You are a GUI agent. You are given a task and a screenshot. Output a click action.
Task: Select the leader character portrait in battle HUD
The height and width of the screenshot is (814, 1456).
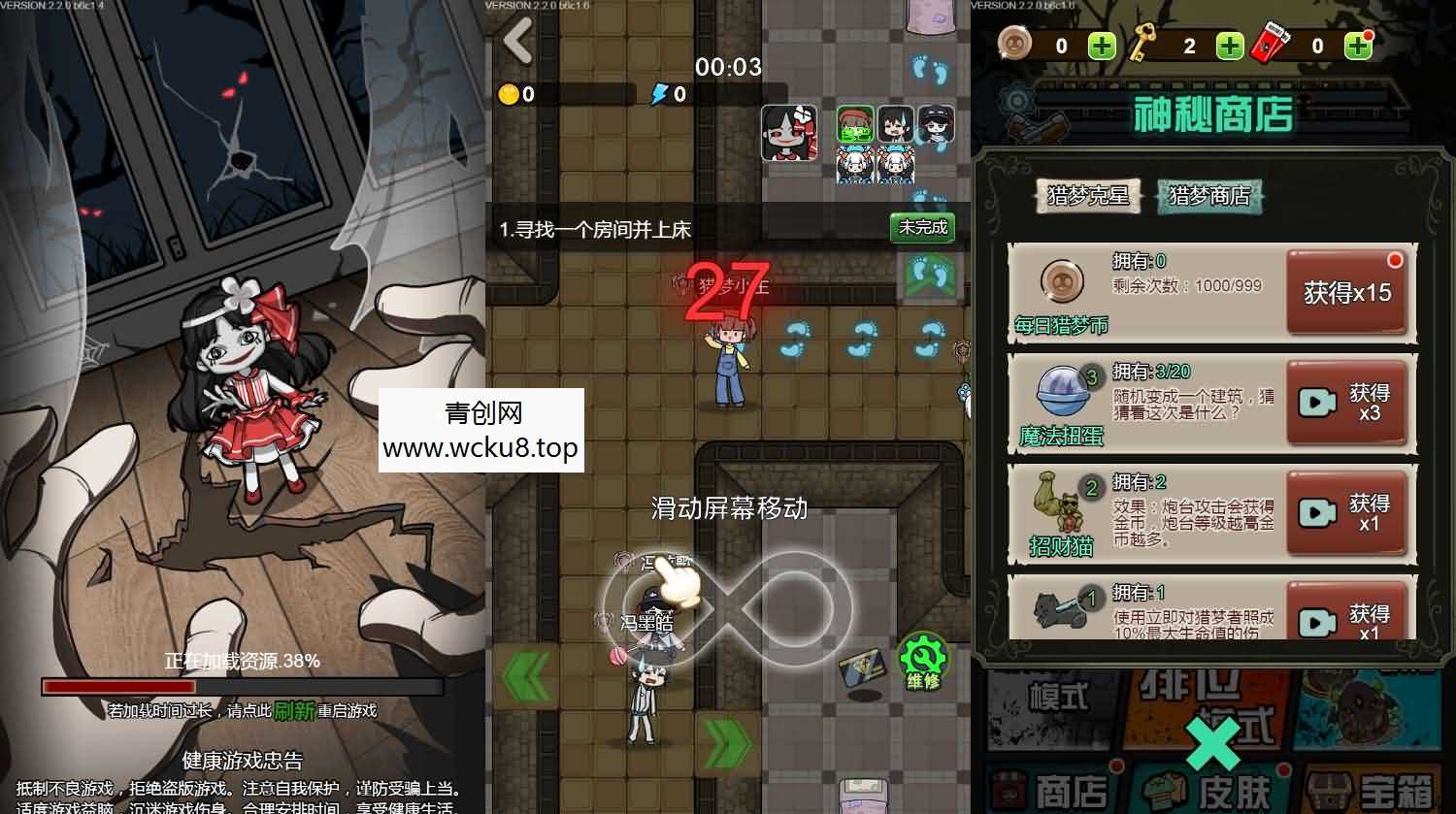788,131
